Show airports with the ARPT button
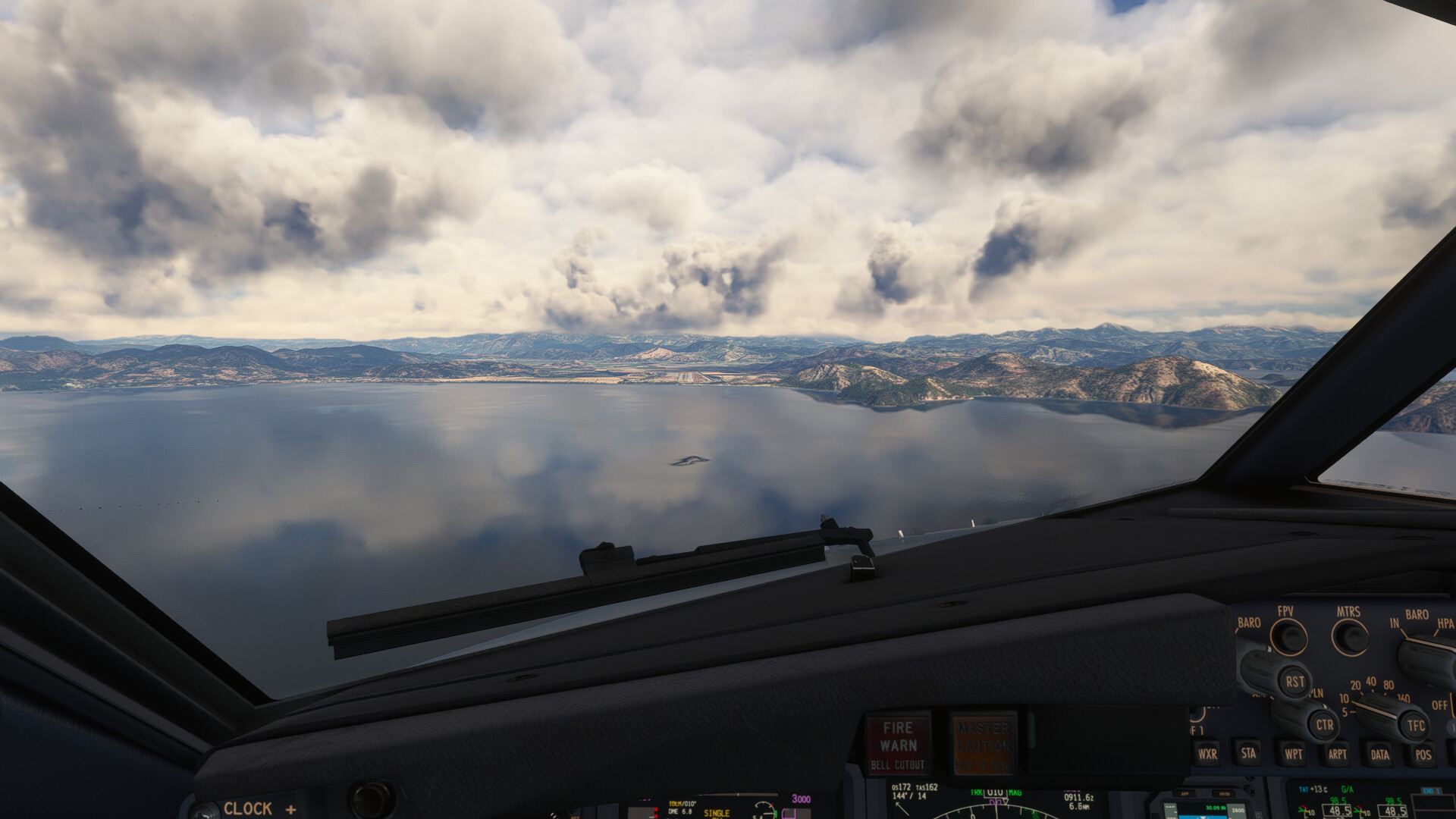 (x=1337, y=754)
